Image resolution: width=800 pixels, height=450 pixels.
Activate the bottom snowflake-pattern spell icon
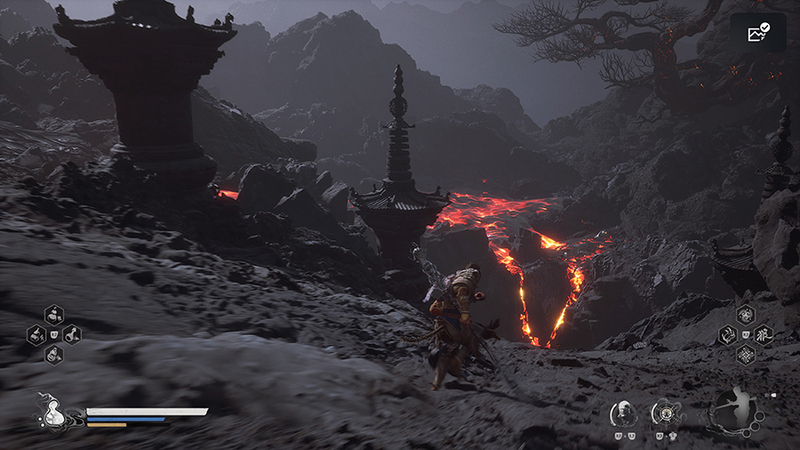coord(745,354)
